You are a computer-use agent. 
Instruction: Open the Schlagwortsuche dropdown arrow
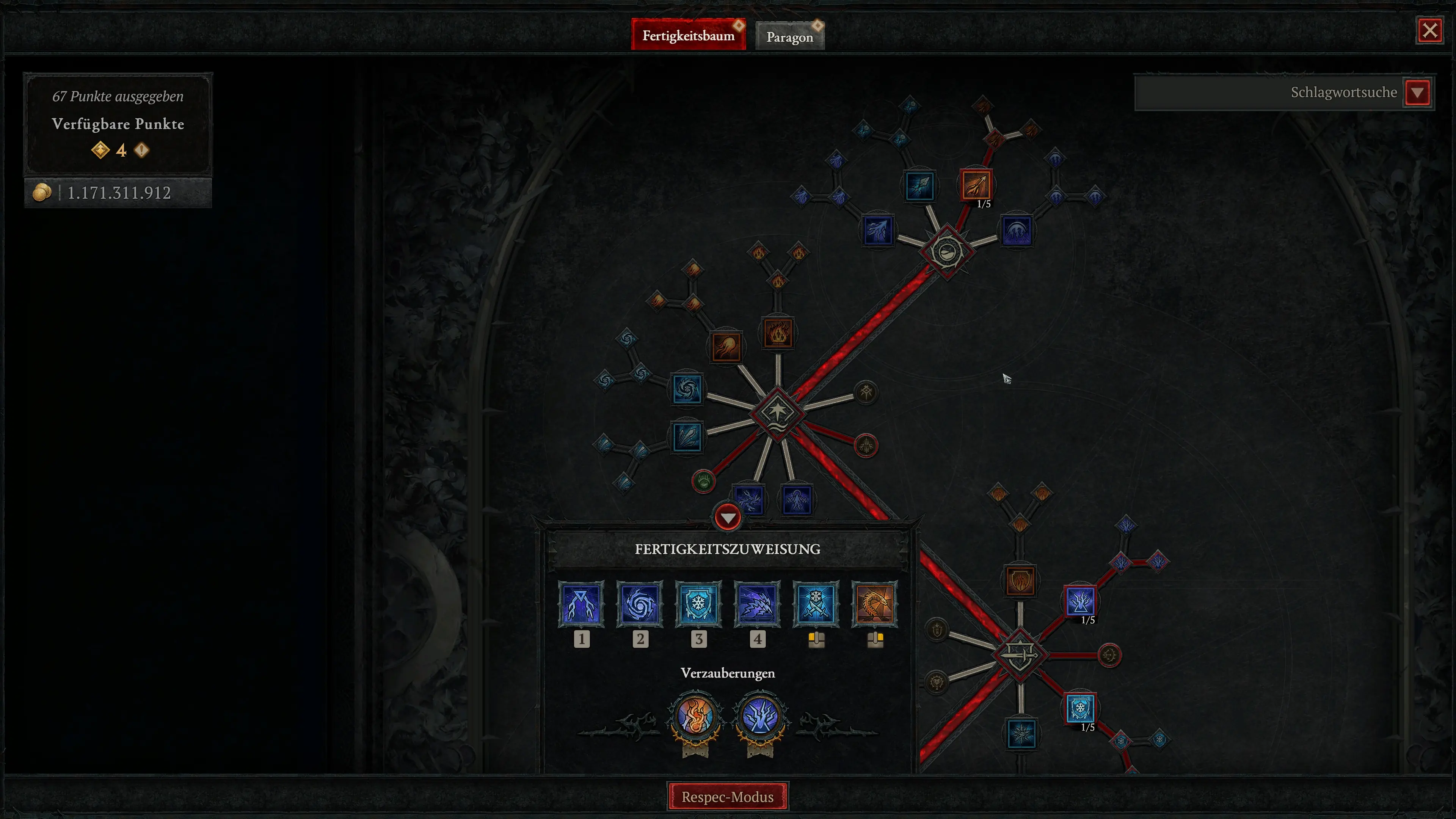(1417, 93)
